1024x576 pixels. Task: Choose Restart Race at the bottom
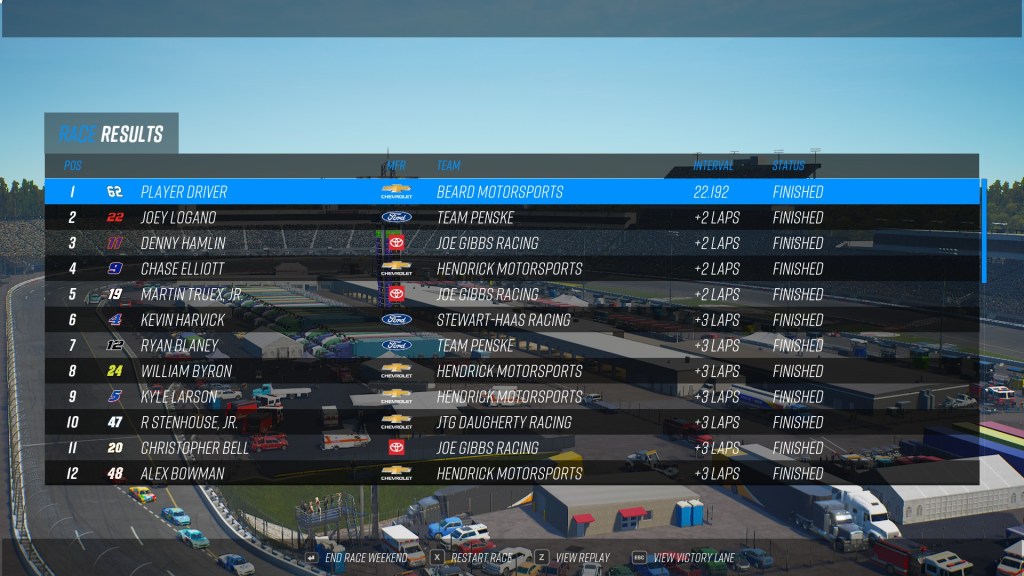pyautogui.click(x=481, y=557)
